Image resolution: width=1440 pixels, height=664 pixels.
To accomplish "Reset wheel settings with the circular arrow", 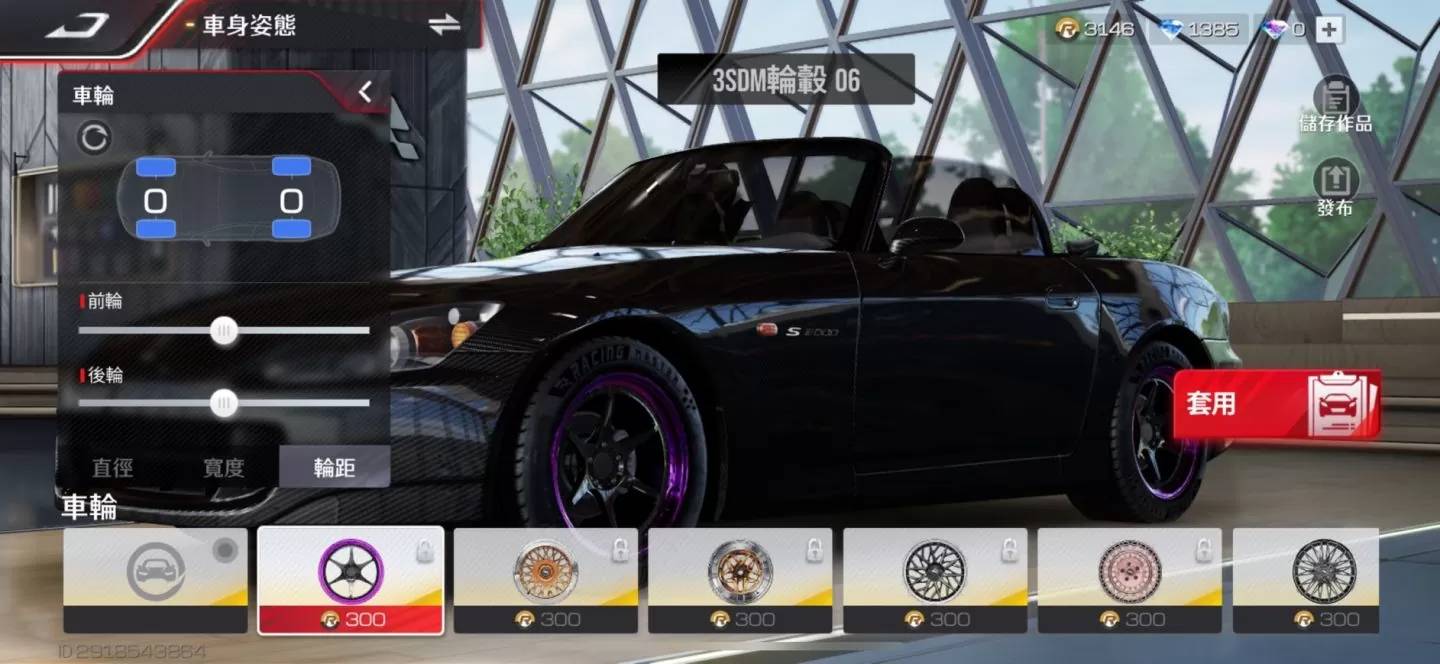I will coord(94,138).
